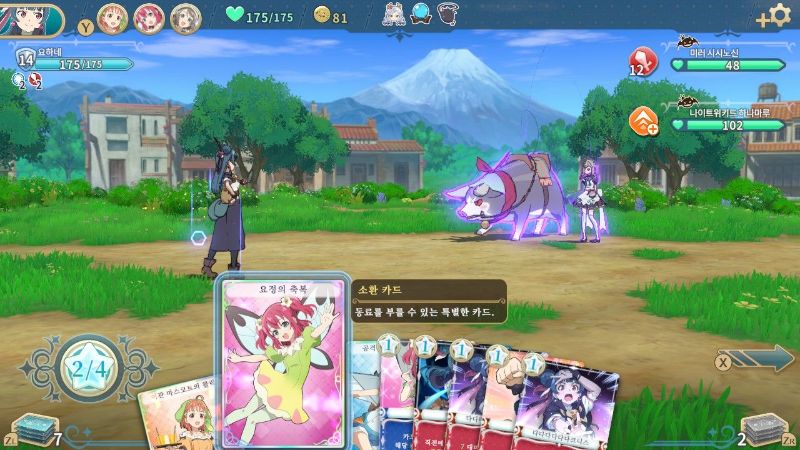Click the gold coin counter icon
The width and height of the screenshot is (800, 450).
tap(321, 16)
